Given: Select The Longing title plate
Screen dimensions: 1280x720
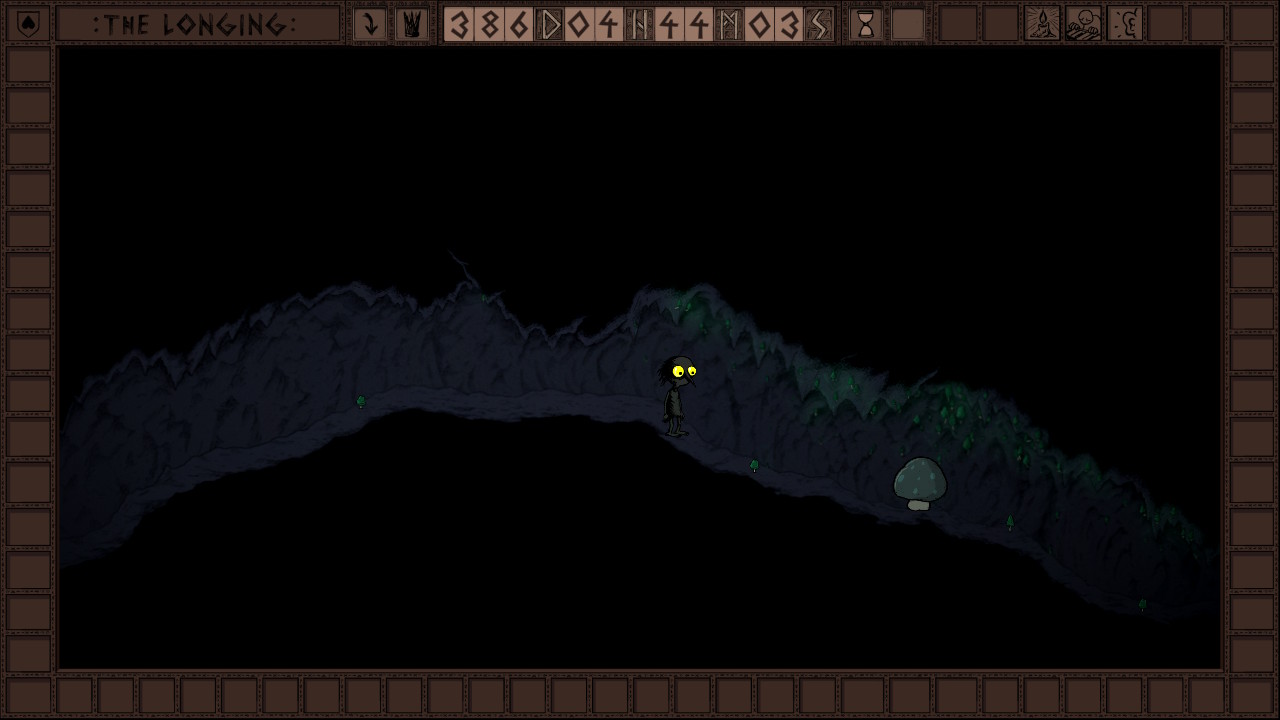Looking at the screenshot, I should pyautogui.click(x=197, y=24).
